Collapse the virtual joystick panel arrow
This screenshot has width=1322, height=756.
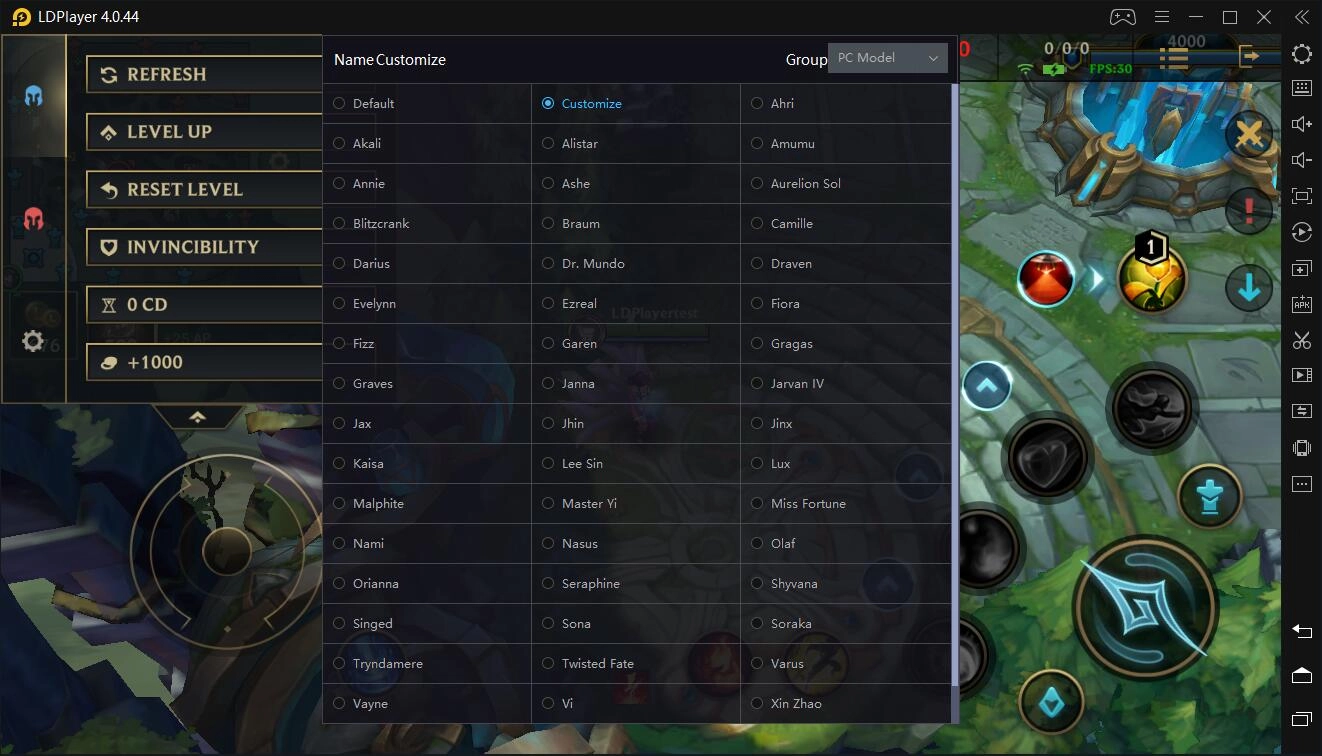pyautogui.click(x=198, y=418)
